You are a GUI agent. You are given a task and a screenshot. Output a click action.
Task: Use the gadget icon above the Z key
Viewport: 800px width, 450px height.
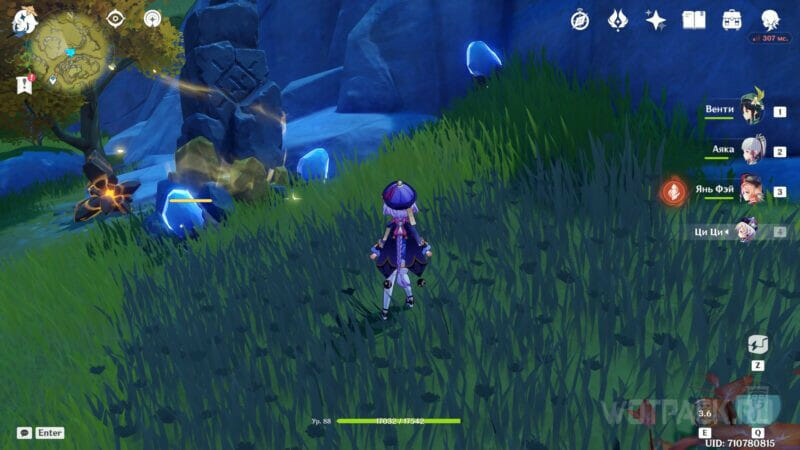758,345
